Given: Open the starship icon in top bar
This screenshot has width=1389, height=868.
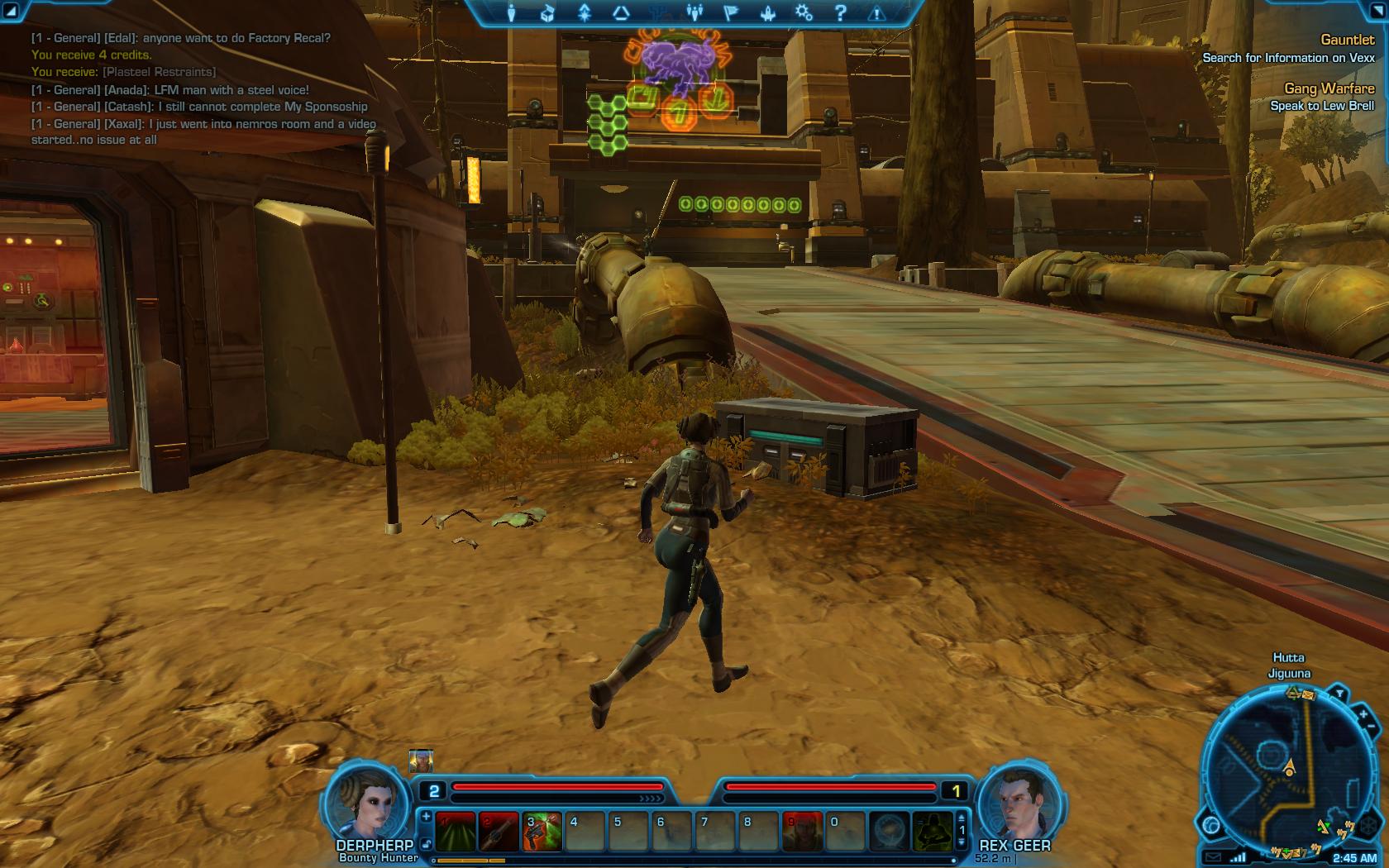Looking at the screenshot, I should point(767,13).
